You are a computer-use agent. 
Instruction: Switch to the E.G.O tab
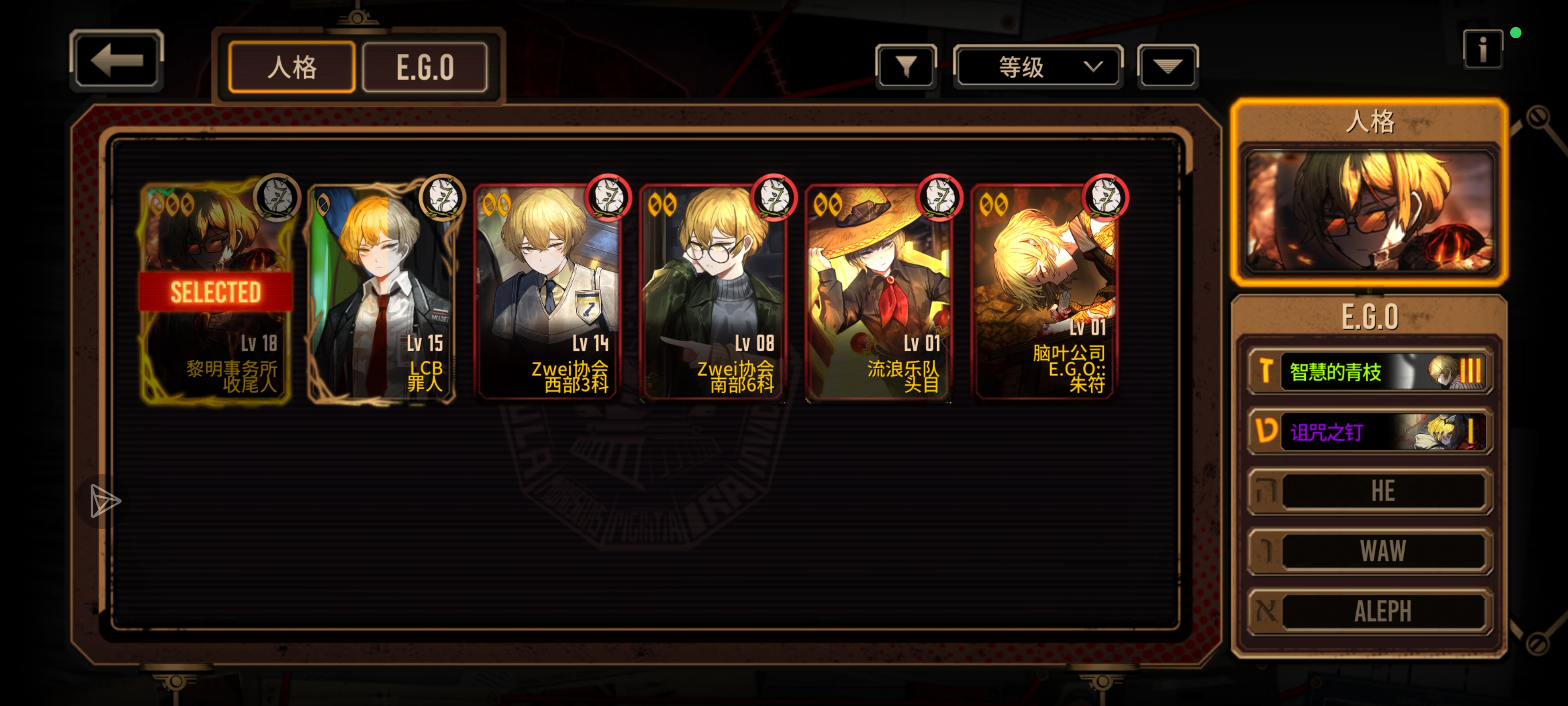tap(425, 67)
